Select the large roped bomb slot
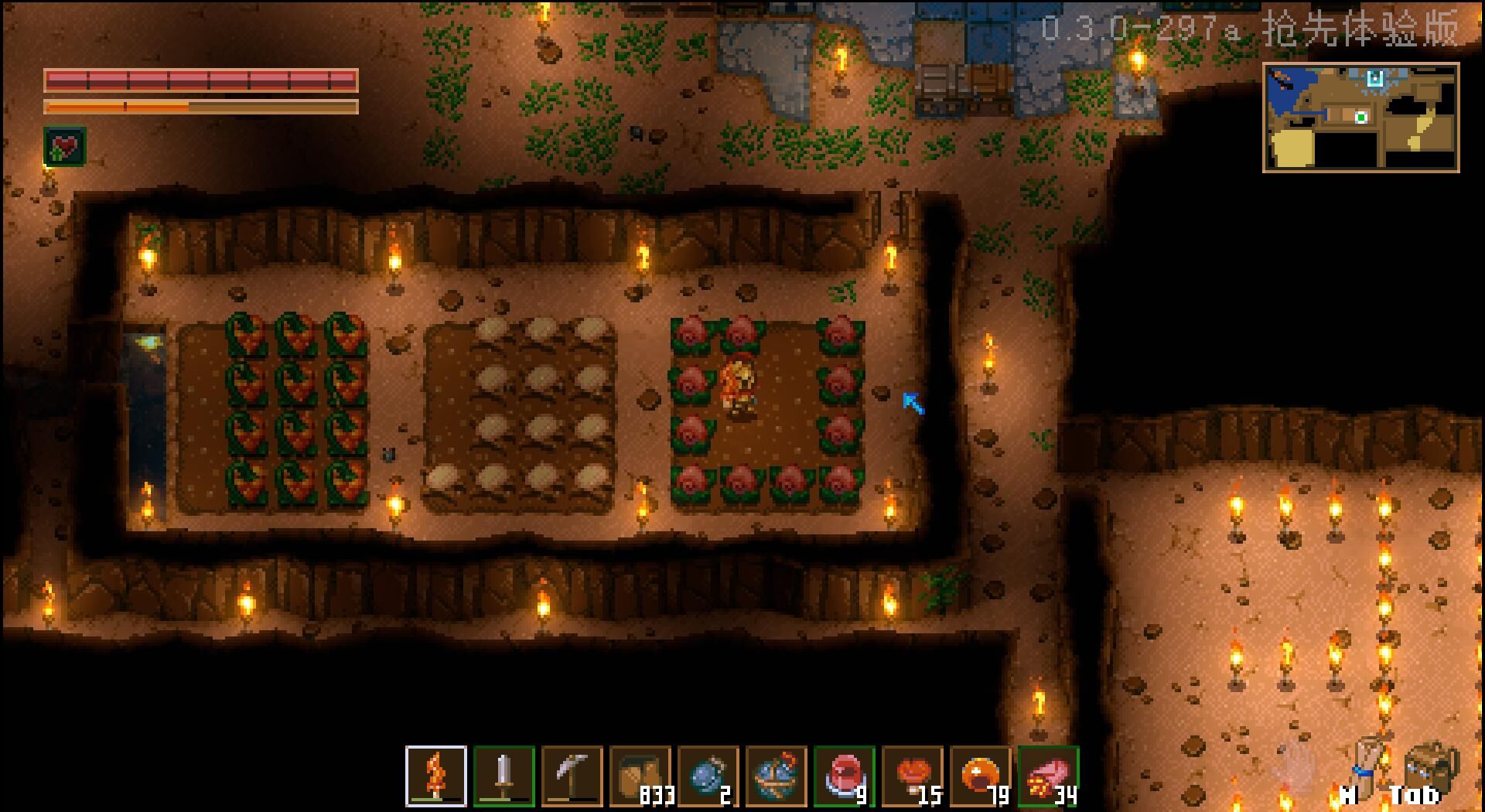 [x=776, y=776]
